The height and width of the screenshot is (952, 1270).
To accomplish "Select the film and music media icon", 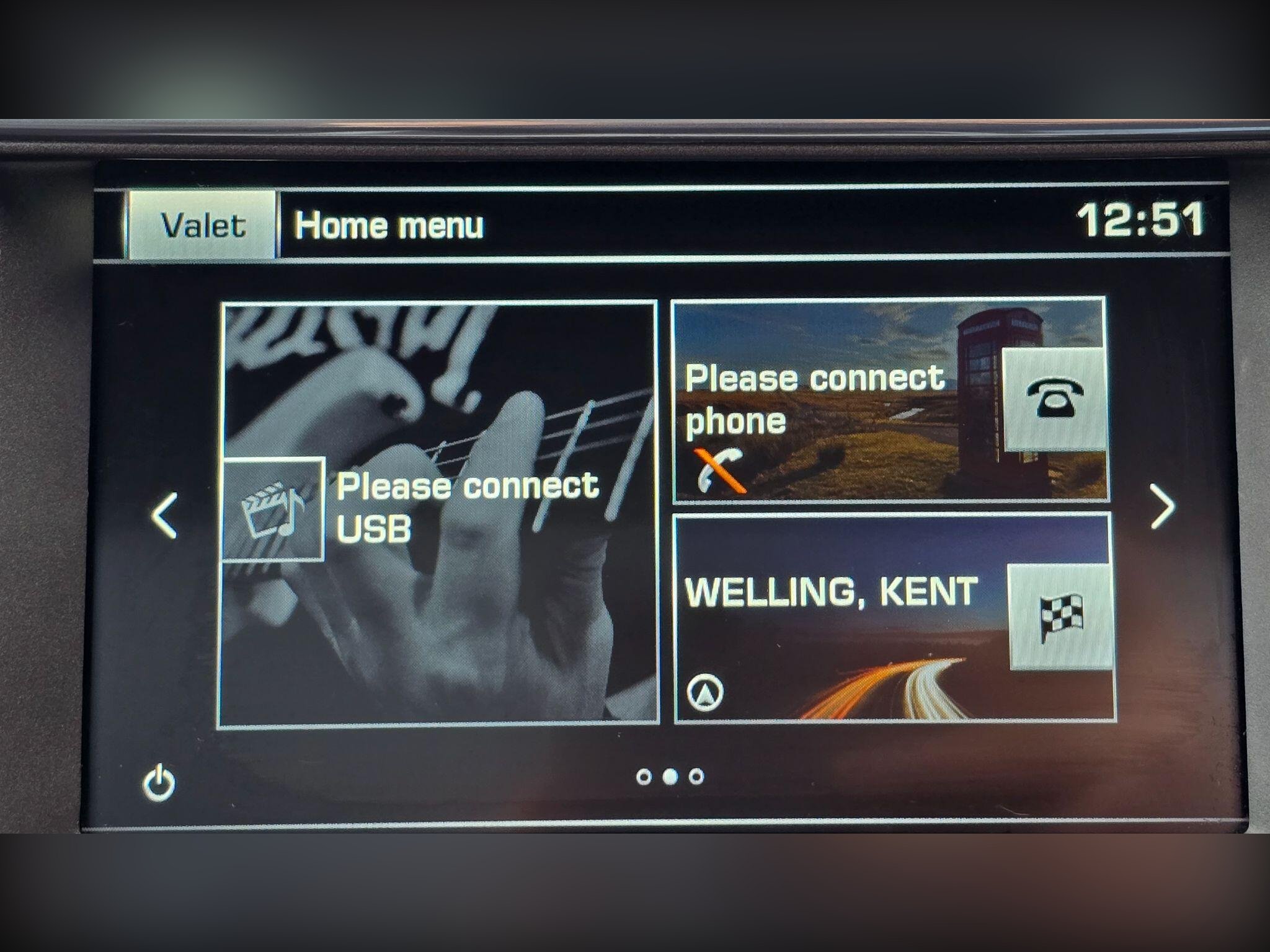I will (x=273, y=509).
